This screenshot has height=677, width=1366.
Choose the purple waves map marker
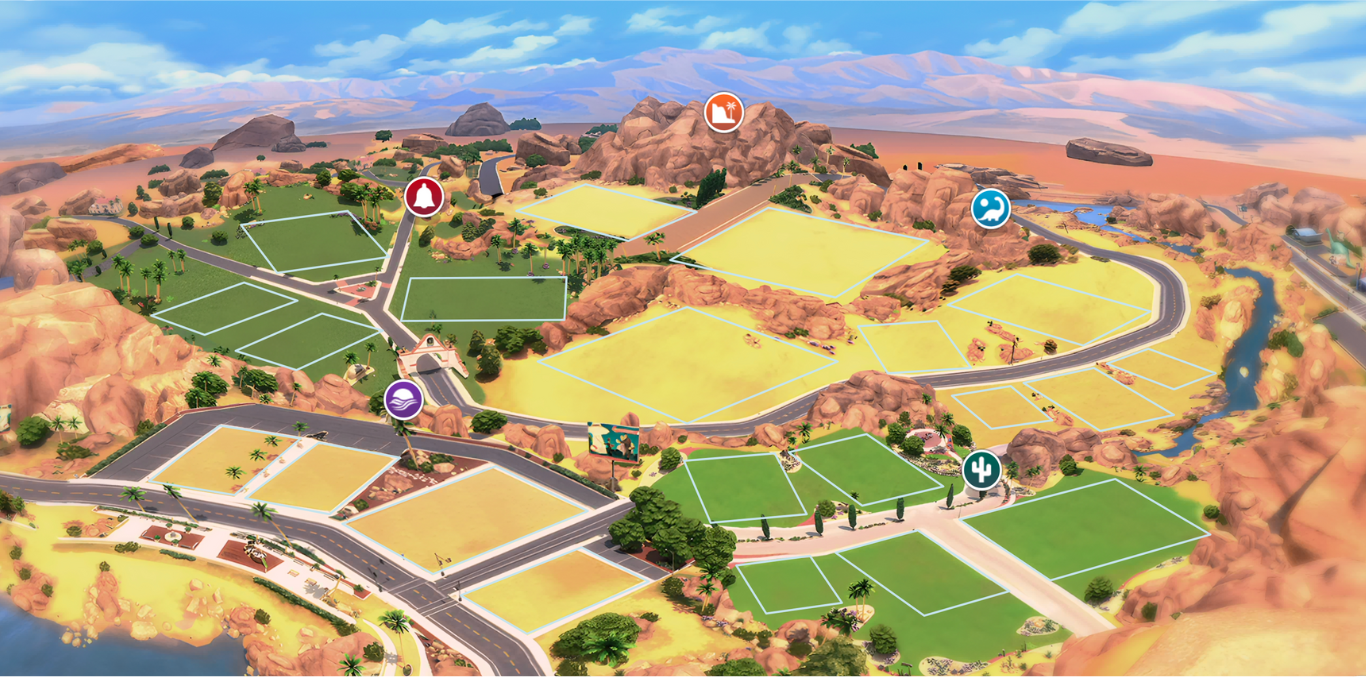403,399
